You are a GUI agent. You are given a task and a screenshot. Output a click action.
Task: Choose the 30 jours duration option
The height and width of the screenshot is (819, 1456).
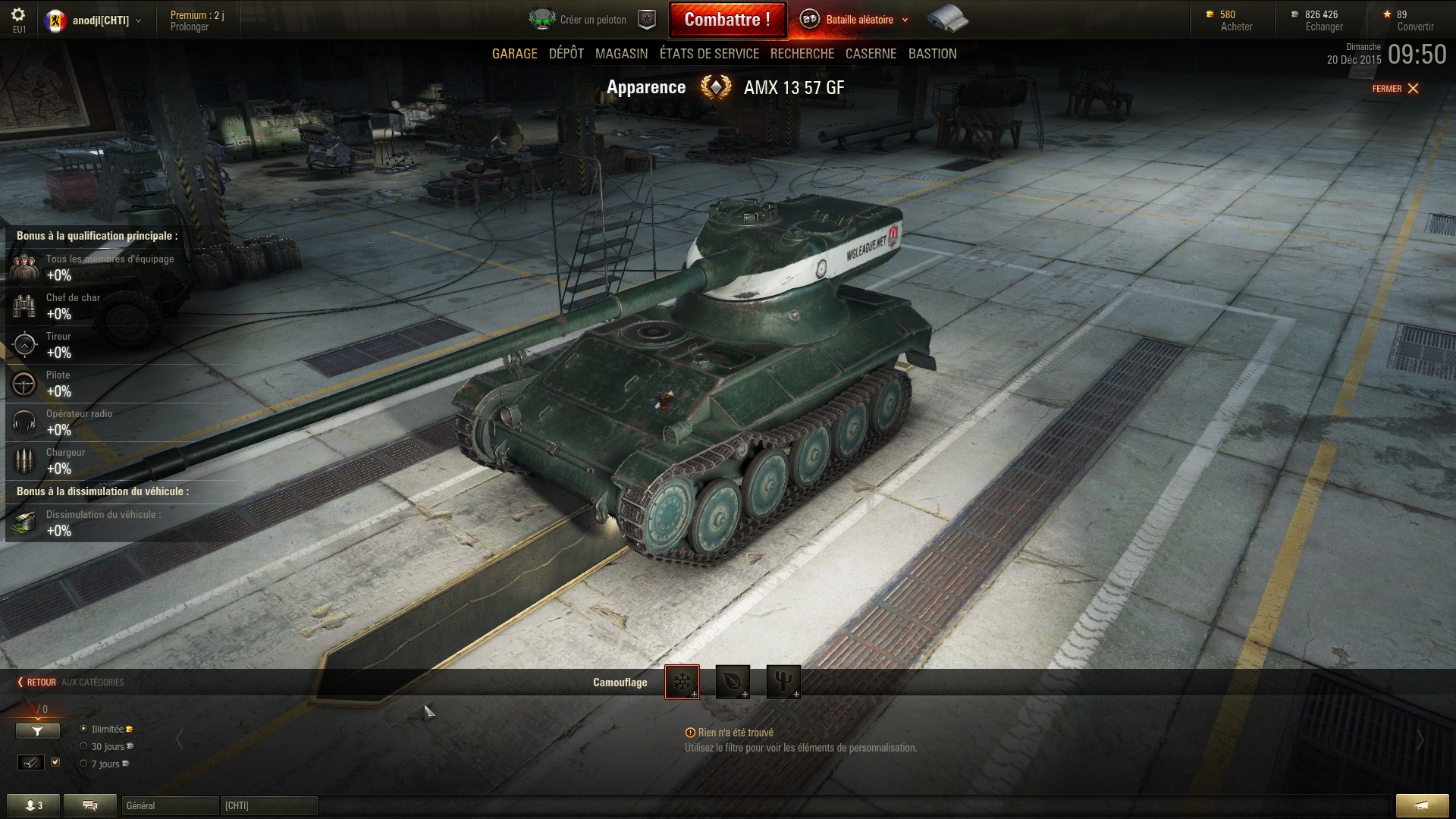tap(84, 747)
